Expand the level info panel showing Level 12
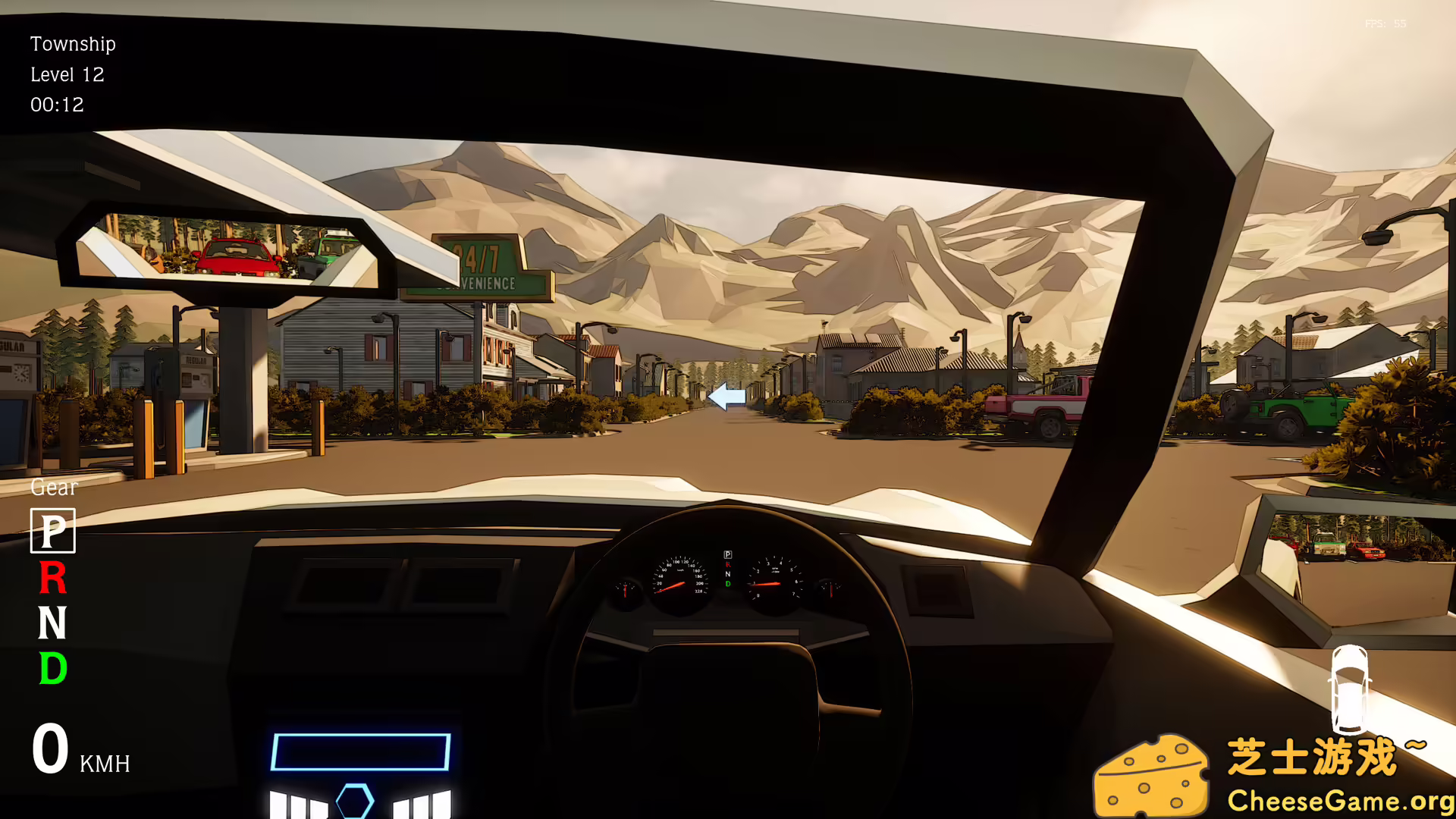 (x=67, y=74)
